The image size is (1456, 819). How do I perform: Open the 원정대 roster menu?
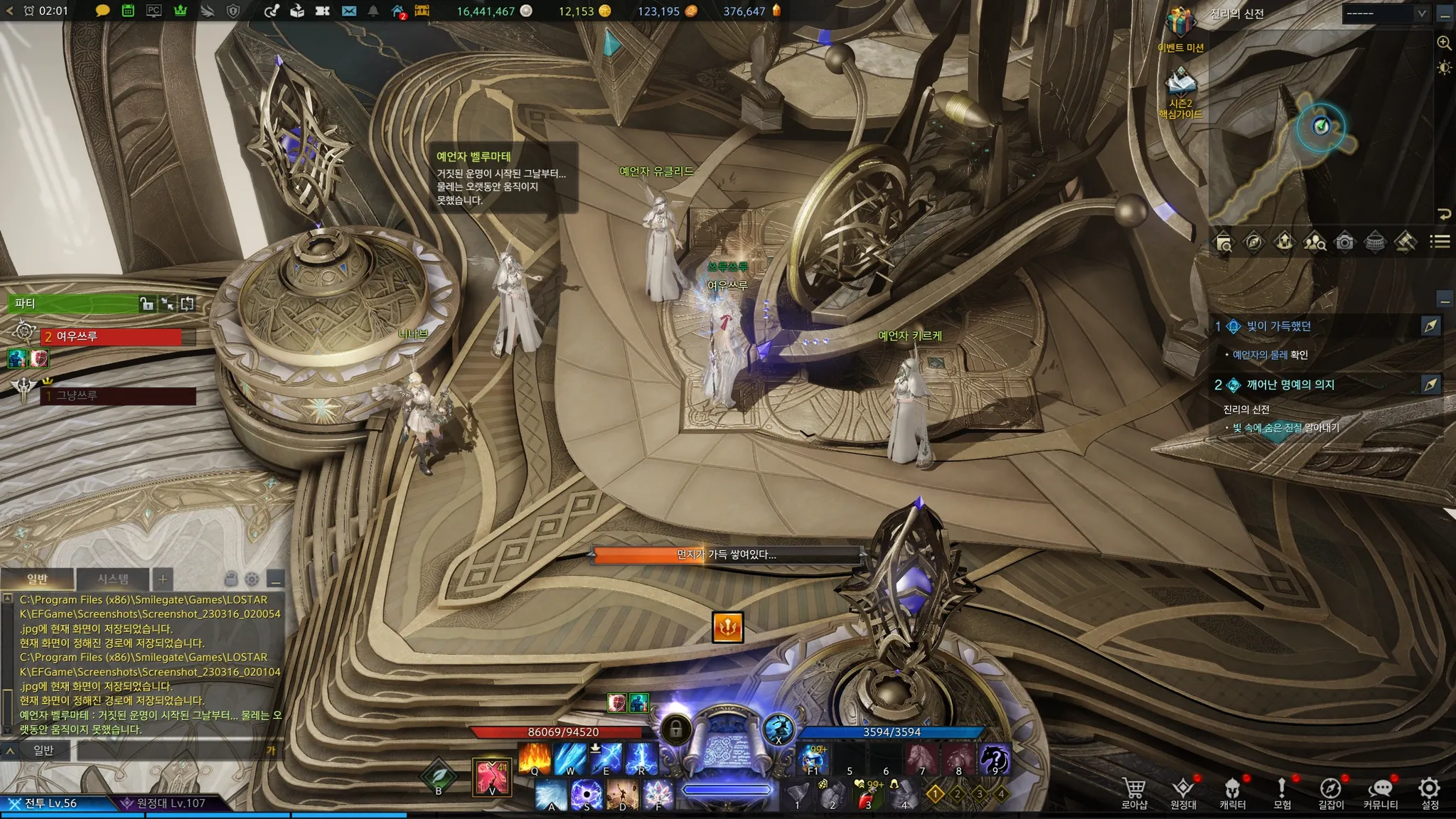[1183, 791]
